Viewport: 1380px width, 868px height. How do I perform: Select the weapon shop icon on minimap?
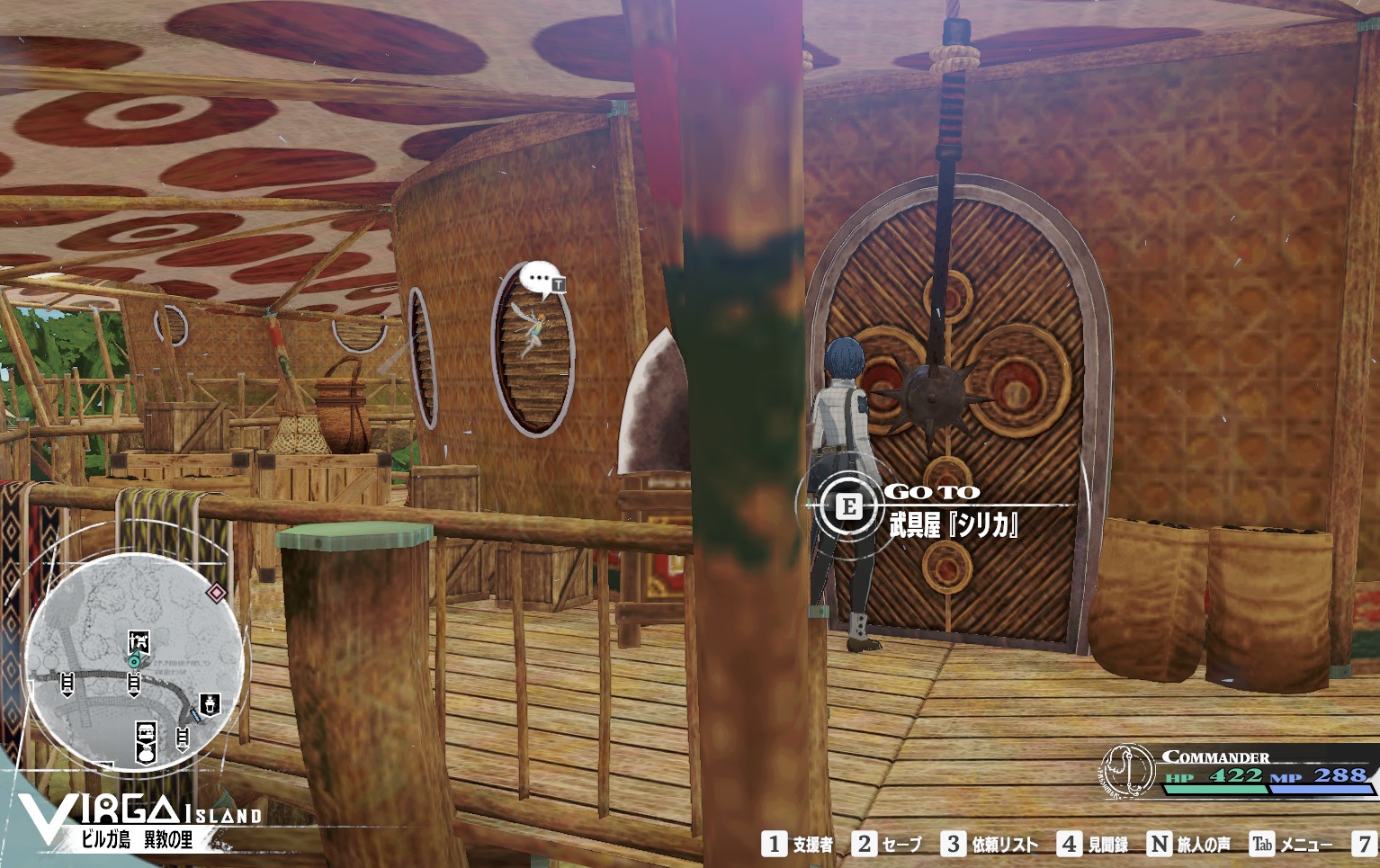pyautogui.click(x=139, y=641)
